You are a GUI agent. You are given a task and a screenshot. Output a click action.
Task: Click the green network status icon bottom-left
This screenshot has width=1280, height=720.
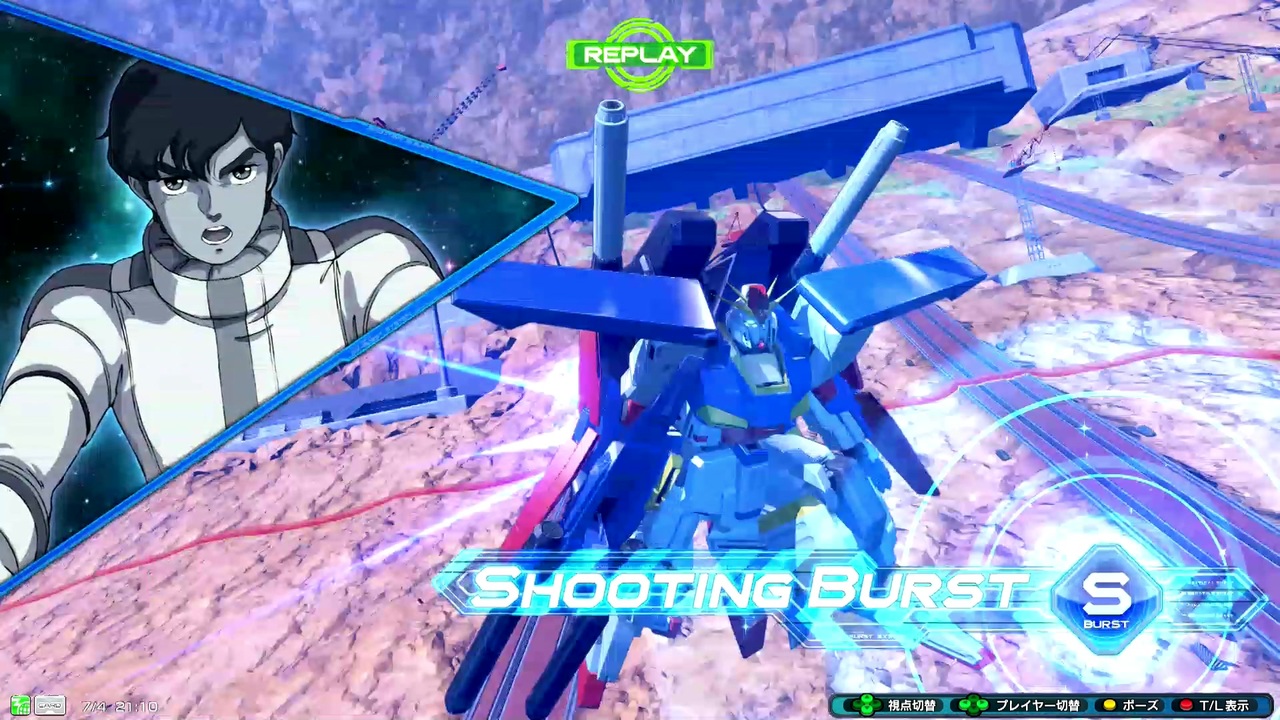[x=20, y=705]
